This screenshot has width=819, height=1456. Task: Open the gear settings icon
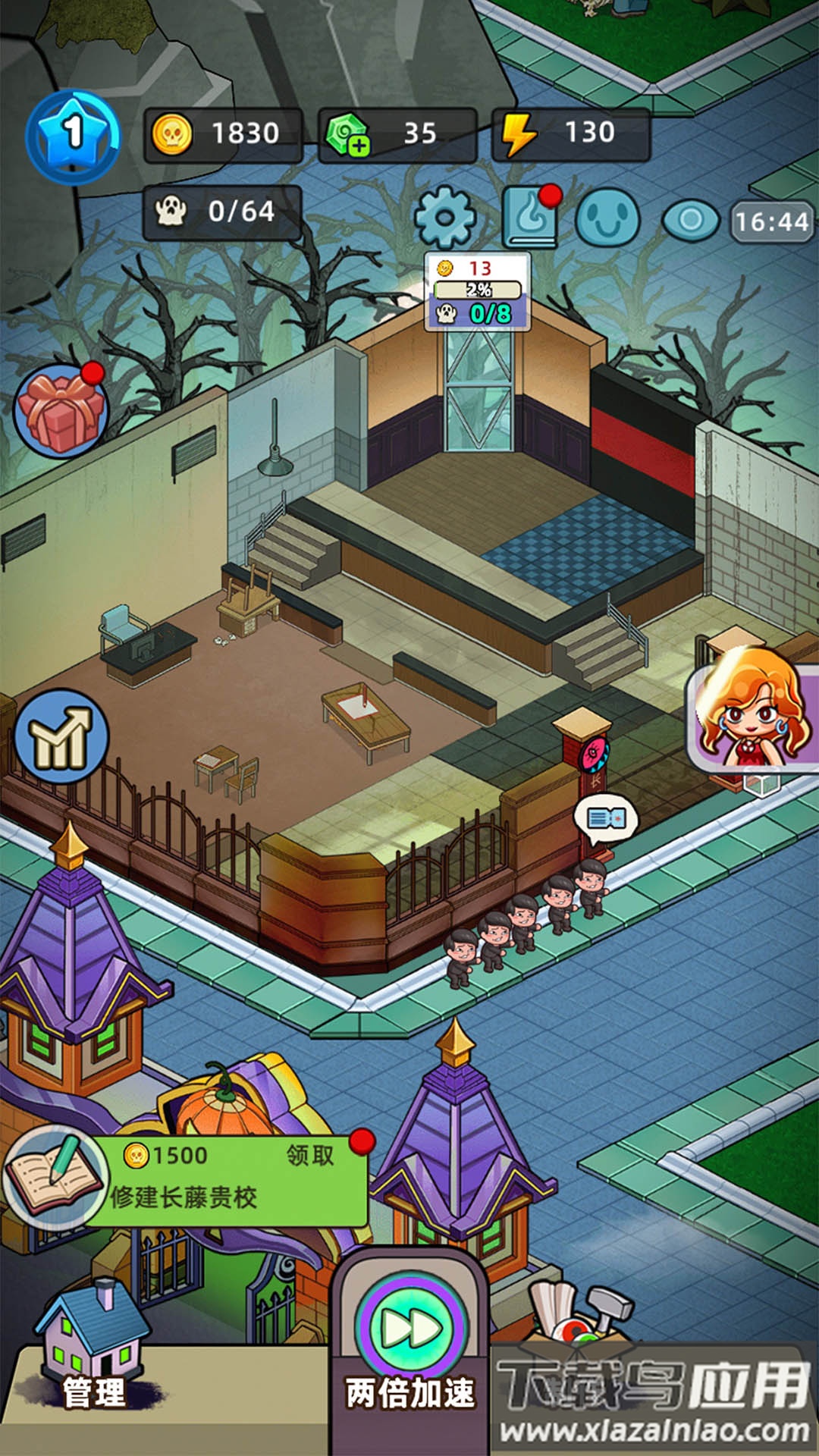(x=445, y=218)
